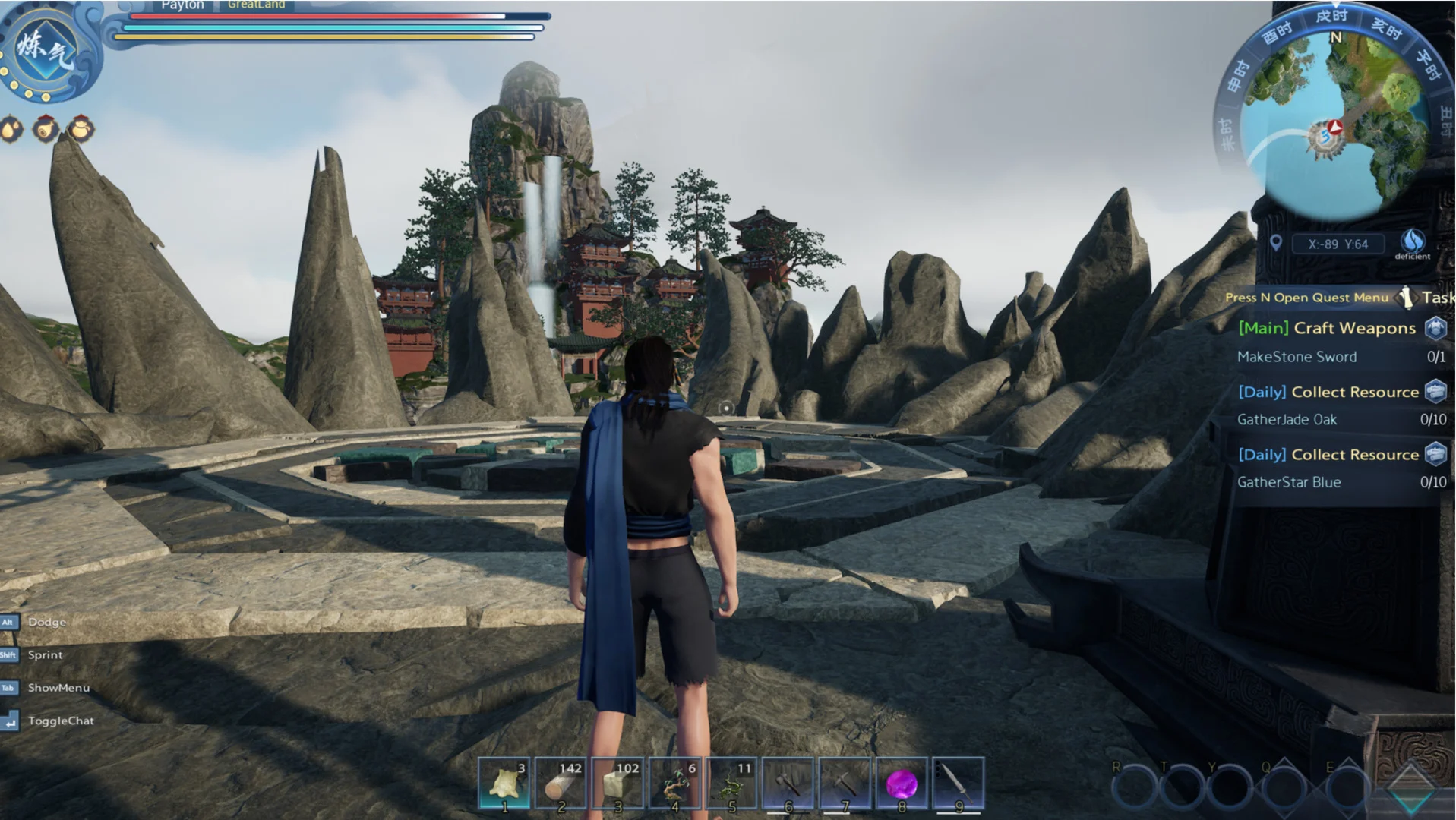1456x820 pixels.
Task: Click the blue flame deficient icon
Action: click(1412, 241)
